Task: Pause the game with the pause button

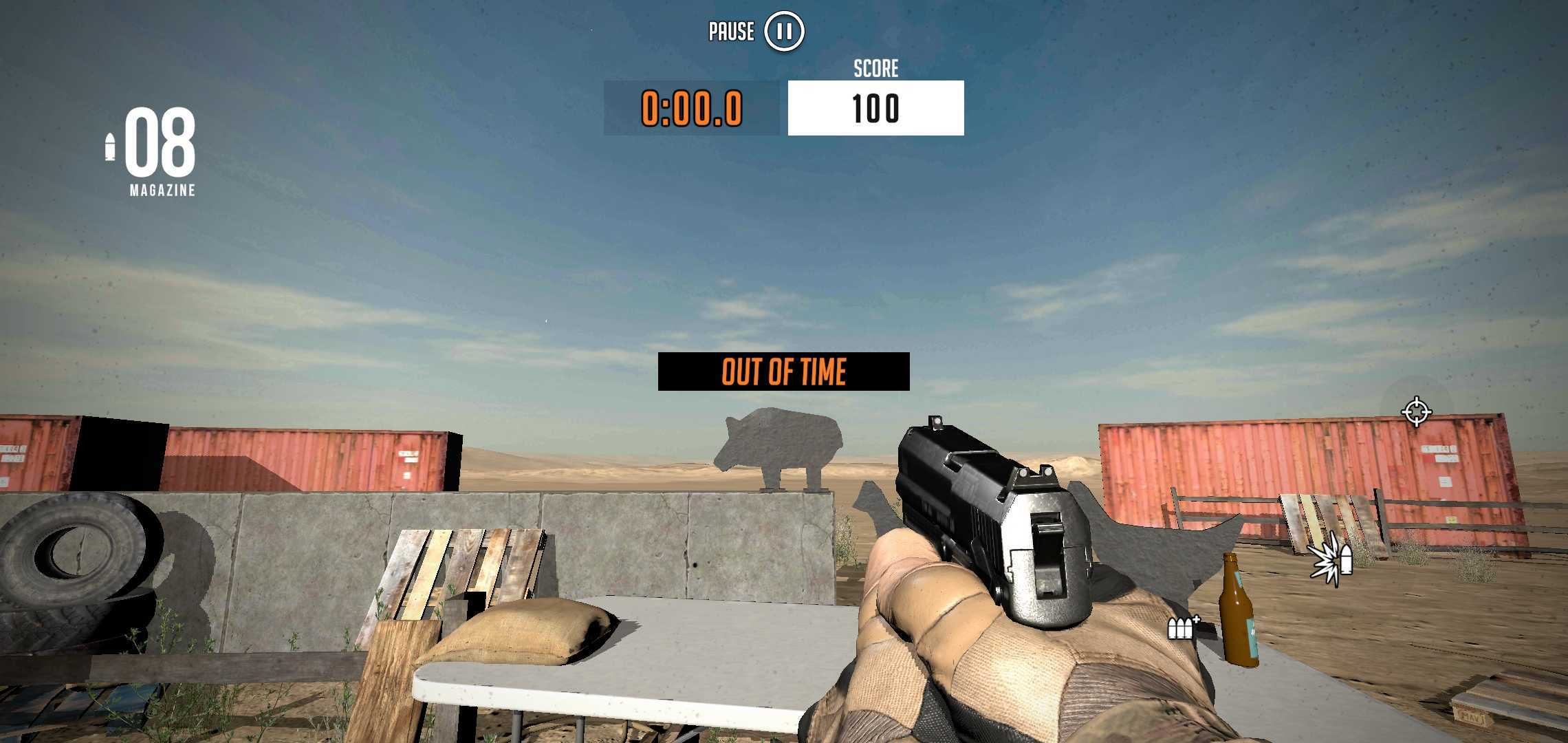Action: click(784, 32)
